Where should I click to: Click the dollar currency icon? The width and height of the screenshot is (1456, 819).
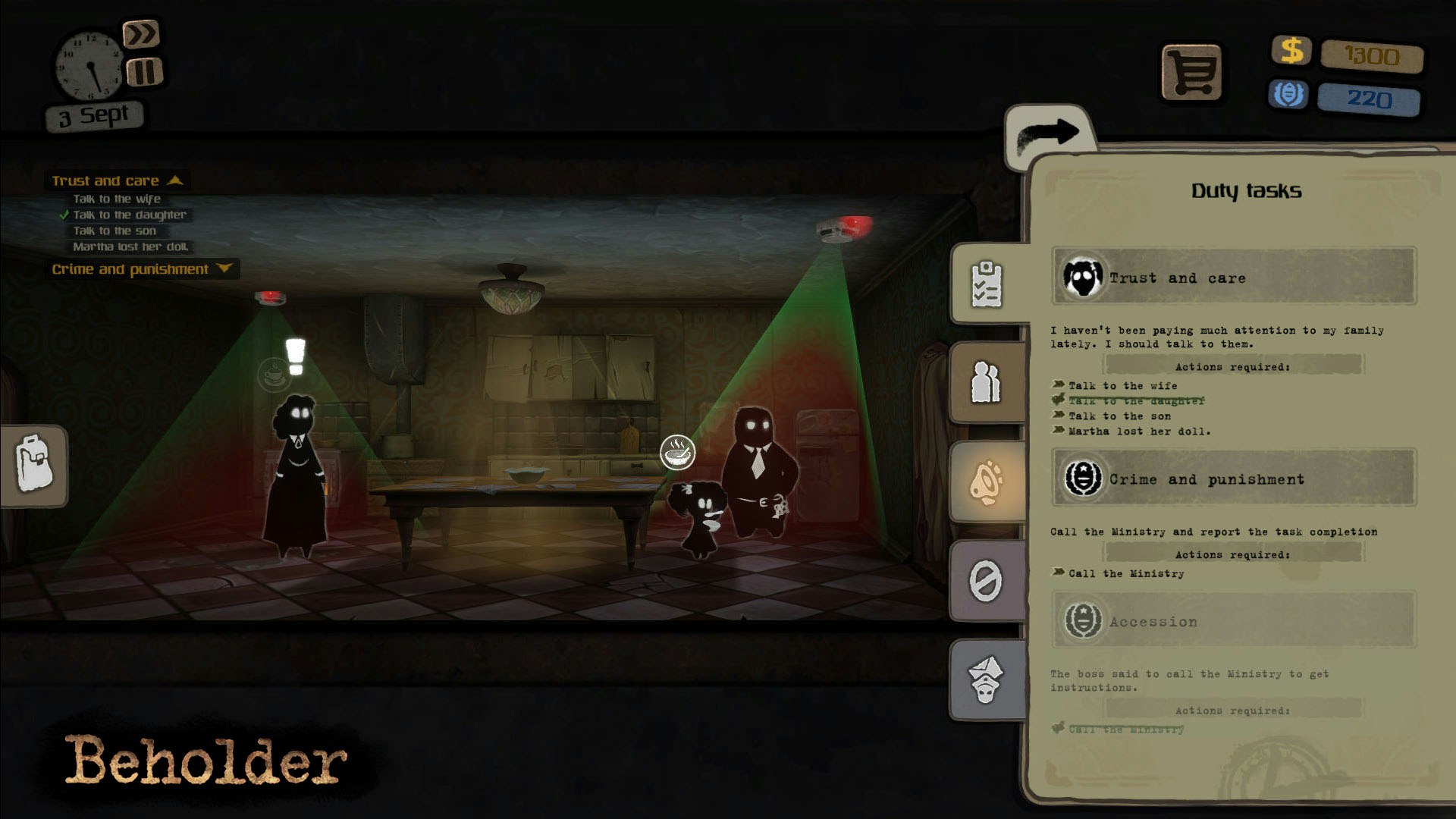coord(1291,52)
